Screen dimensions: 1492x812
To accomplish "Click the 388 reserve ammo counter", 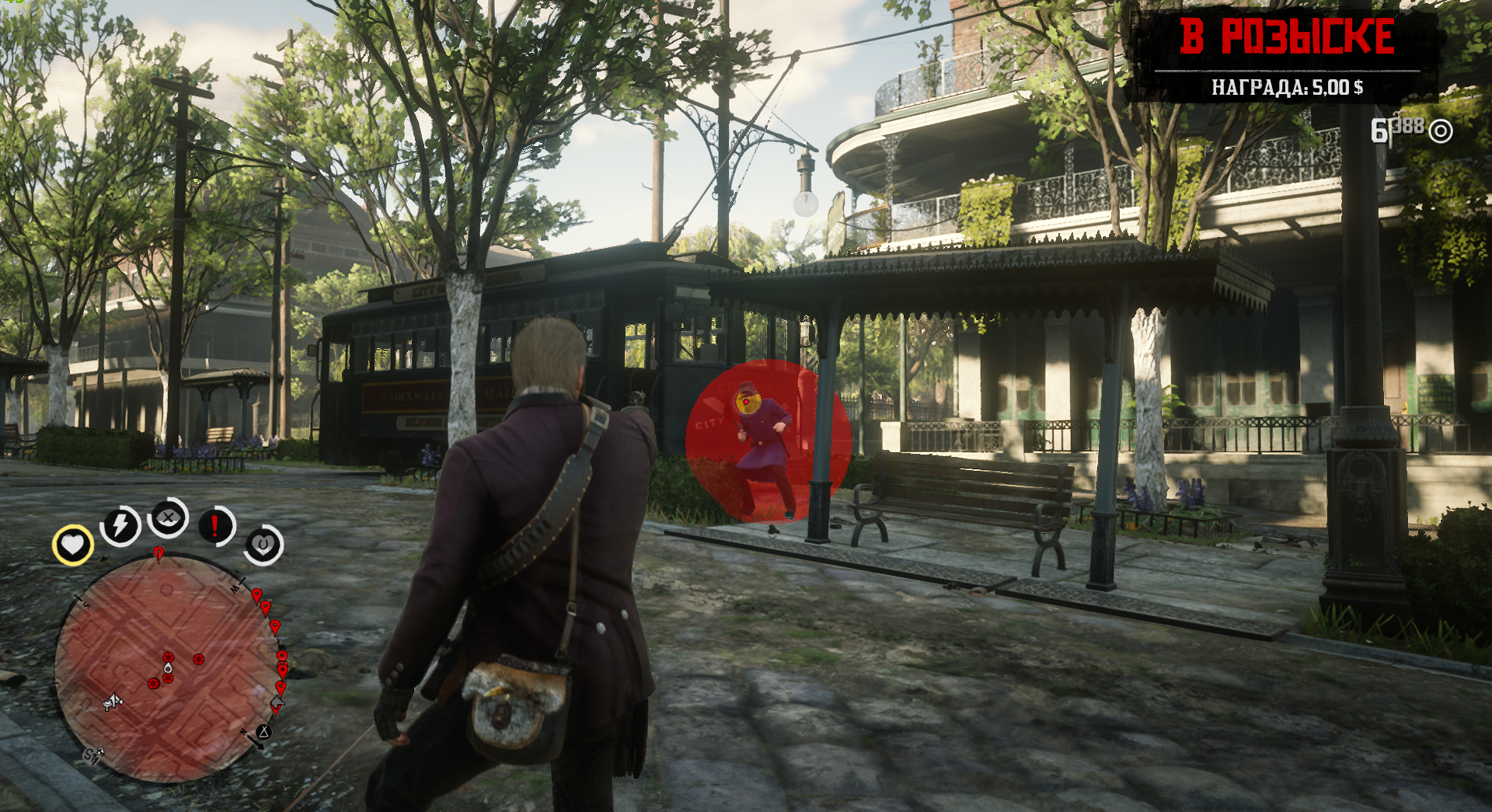I will pyautogui.click(x=1410, y=125).
